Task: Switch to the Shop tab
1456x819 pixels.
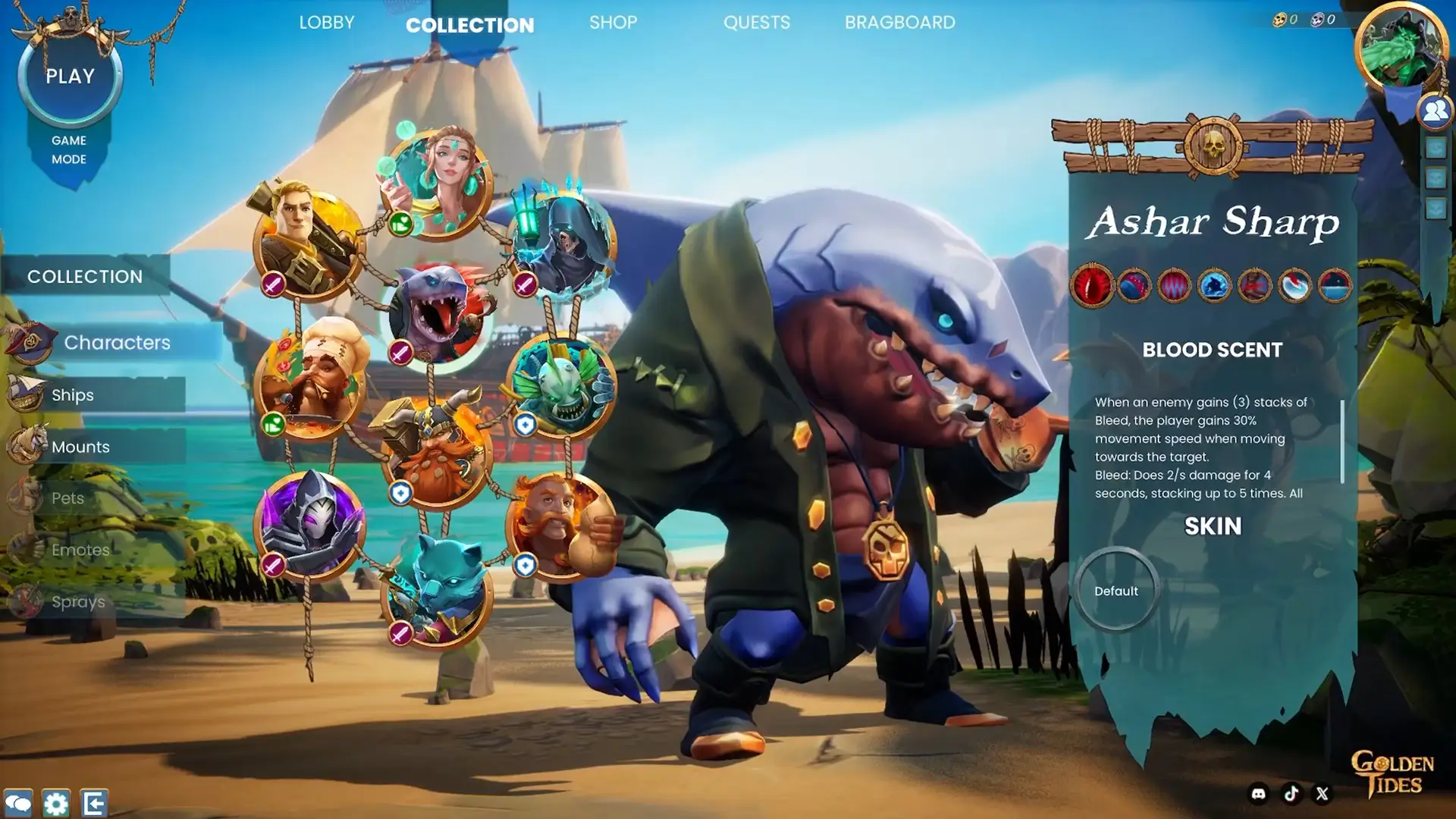Action: (x=613, y=23)
